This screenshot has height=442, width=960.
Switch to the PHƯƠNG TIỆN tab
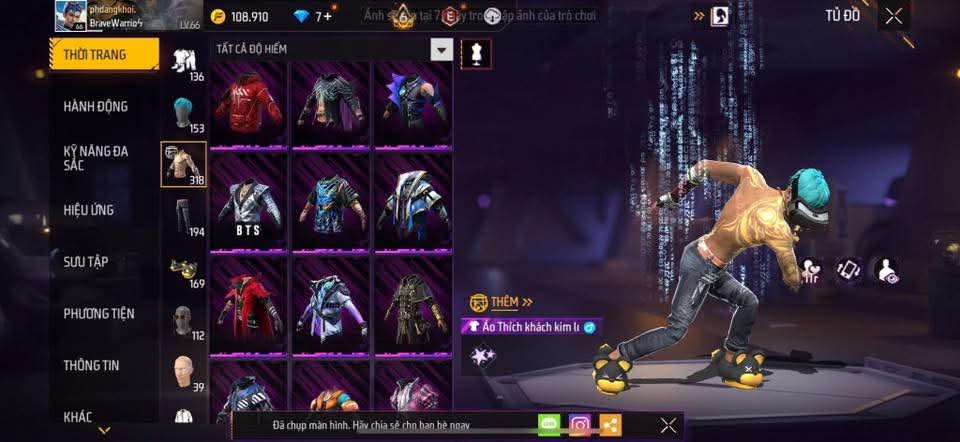(98, 314)
